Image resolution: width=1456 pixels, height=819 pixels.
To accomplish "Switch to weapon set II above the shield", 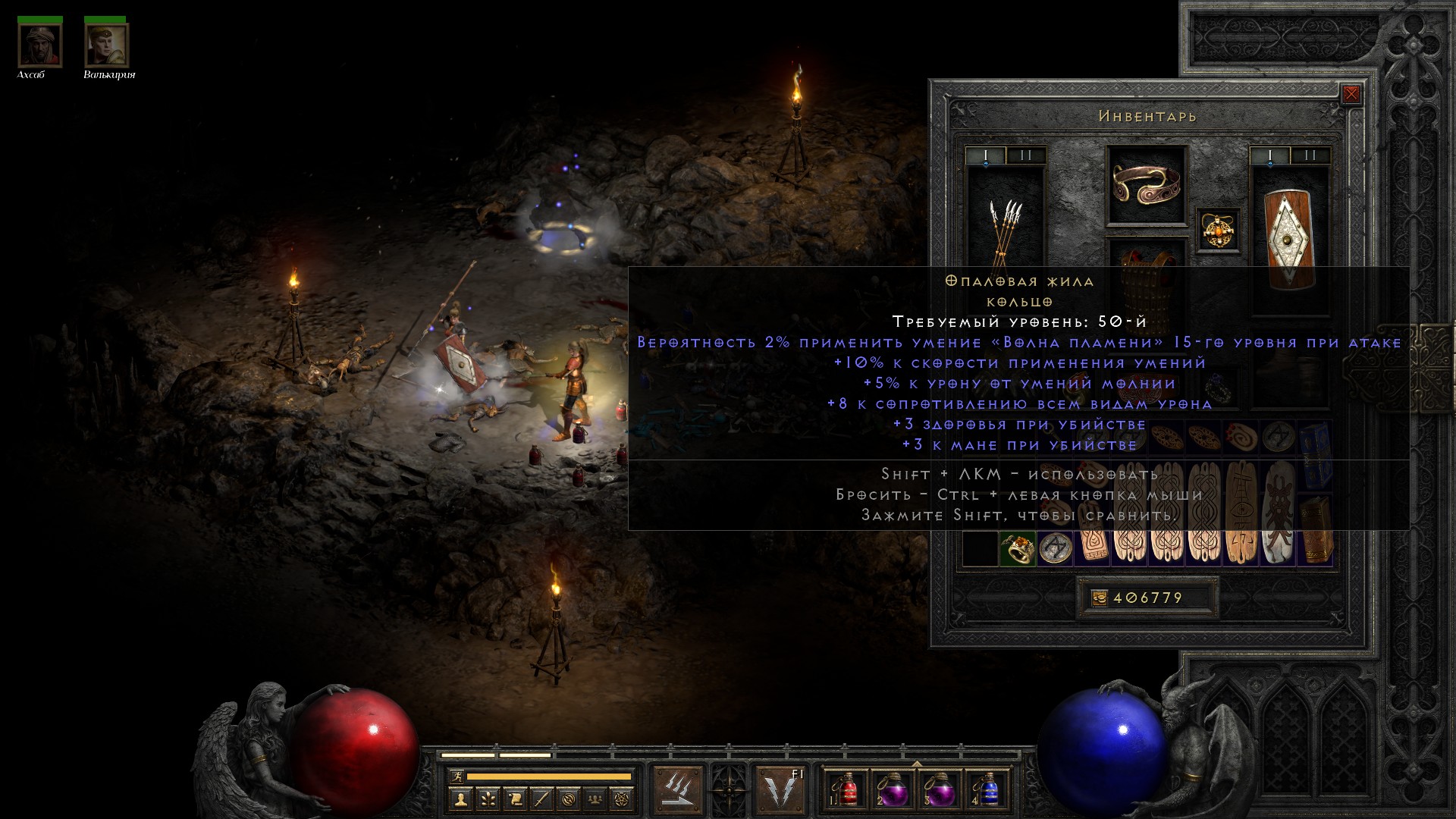I will tap(1310, 156).
